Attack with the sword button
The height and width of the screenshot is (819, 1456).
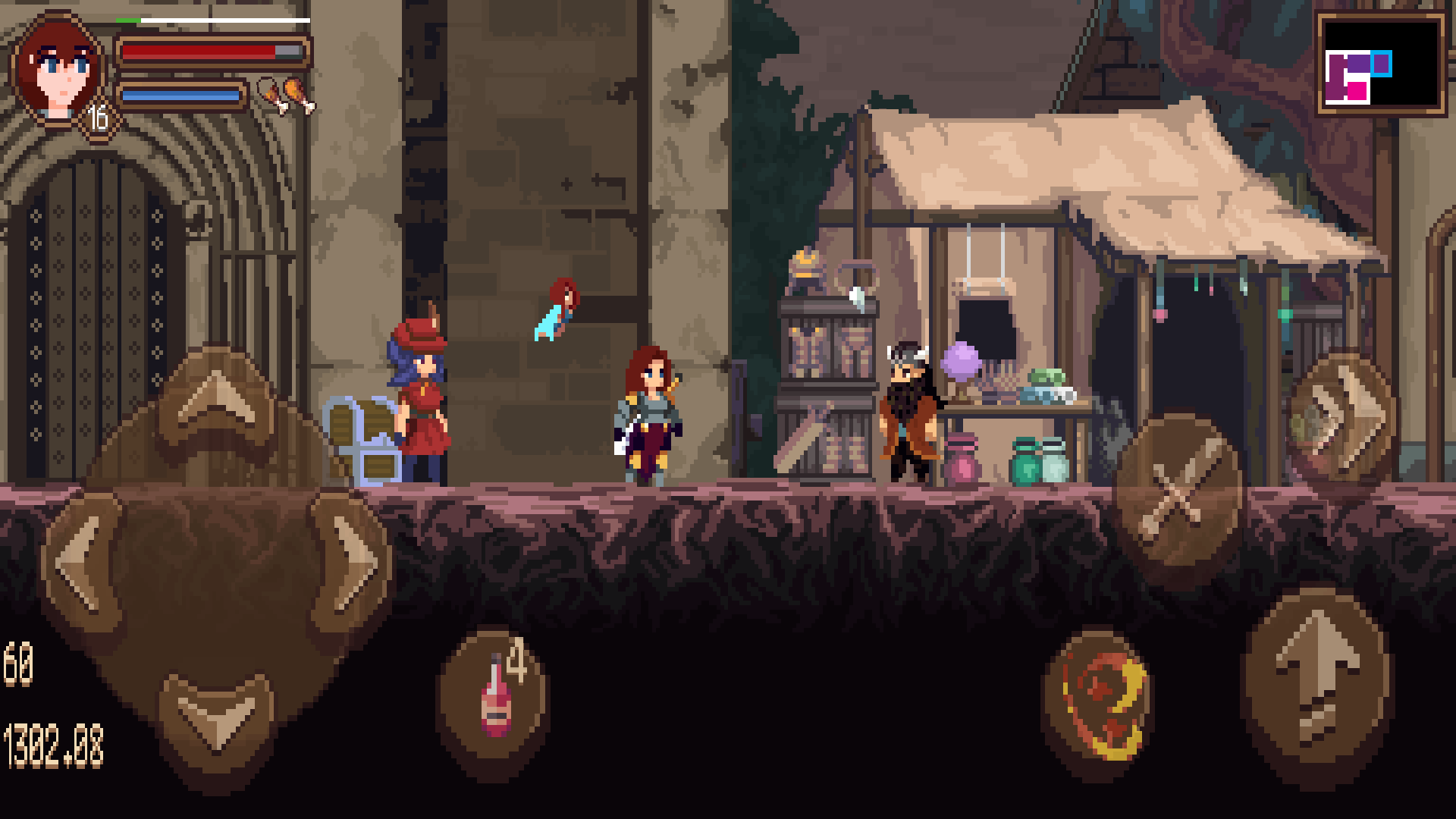(x=1178, y=494)
